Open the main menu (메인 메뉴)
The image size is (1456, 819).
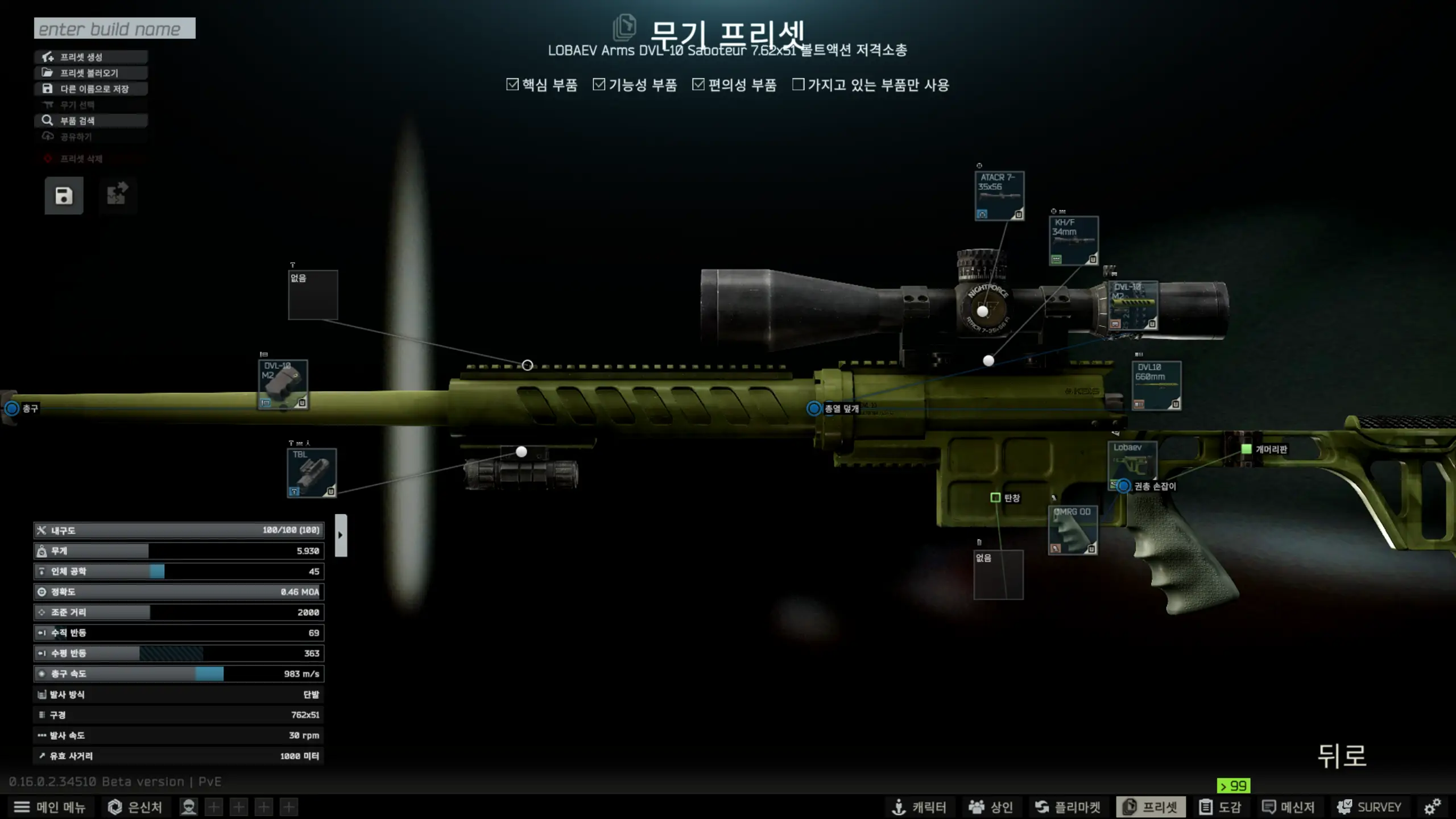click(50, 807)
